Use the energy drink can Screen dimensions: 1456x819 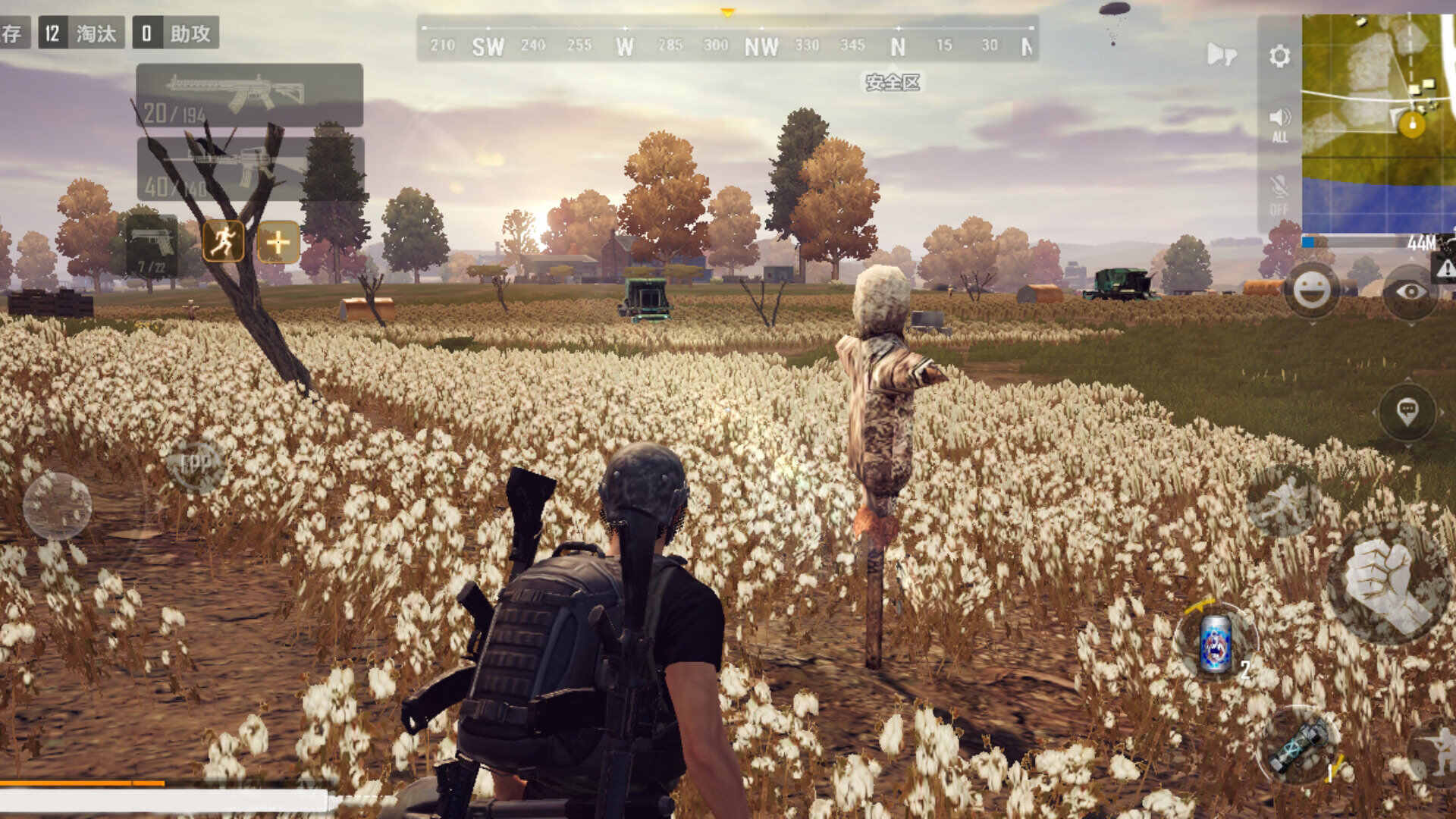[1216, 642]
